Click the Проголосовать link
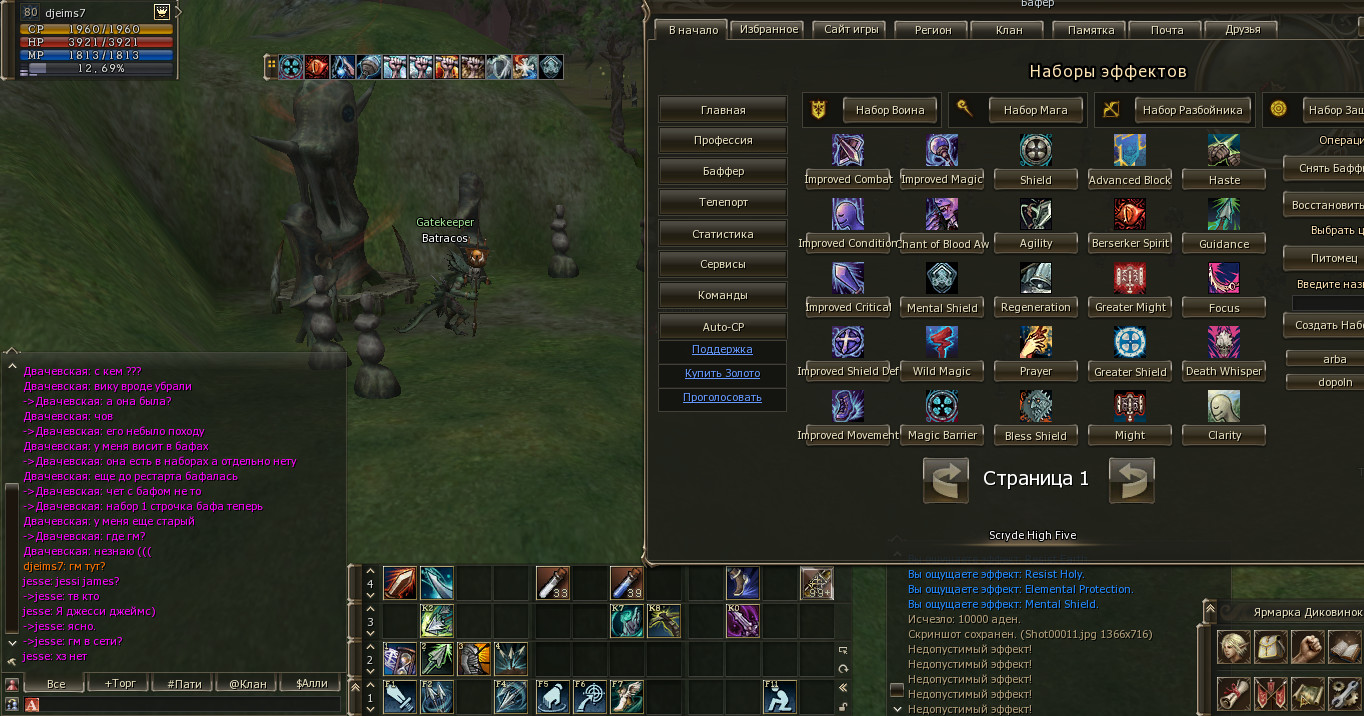The image size is (1364, 716). 722,397
